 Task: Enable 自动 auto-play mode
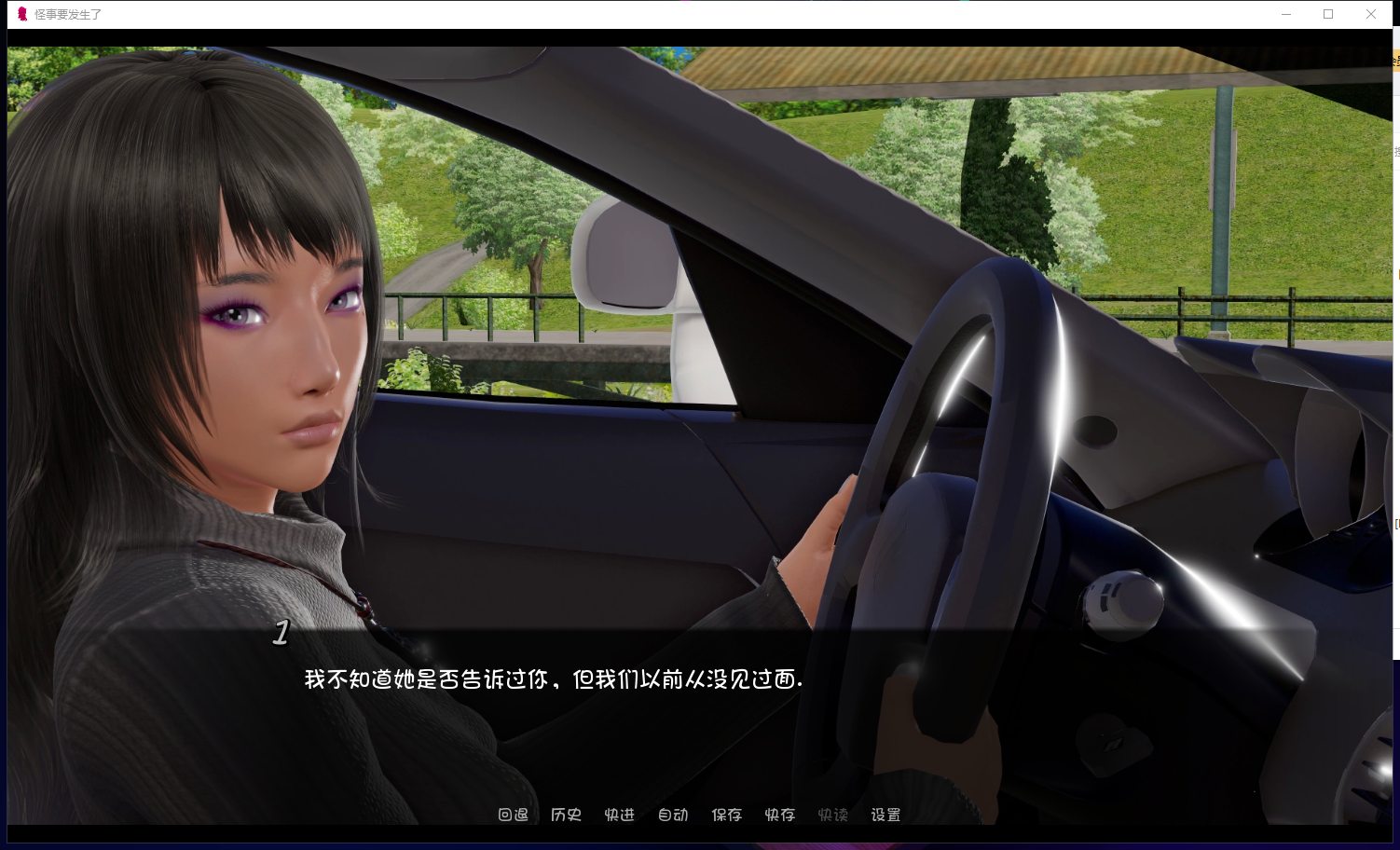pyautogui.click(x=673, y=815)
